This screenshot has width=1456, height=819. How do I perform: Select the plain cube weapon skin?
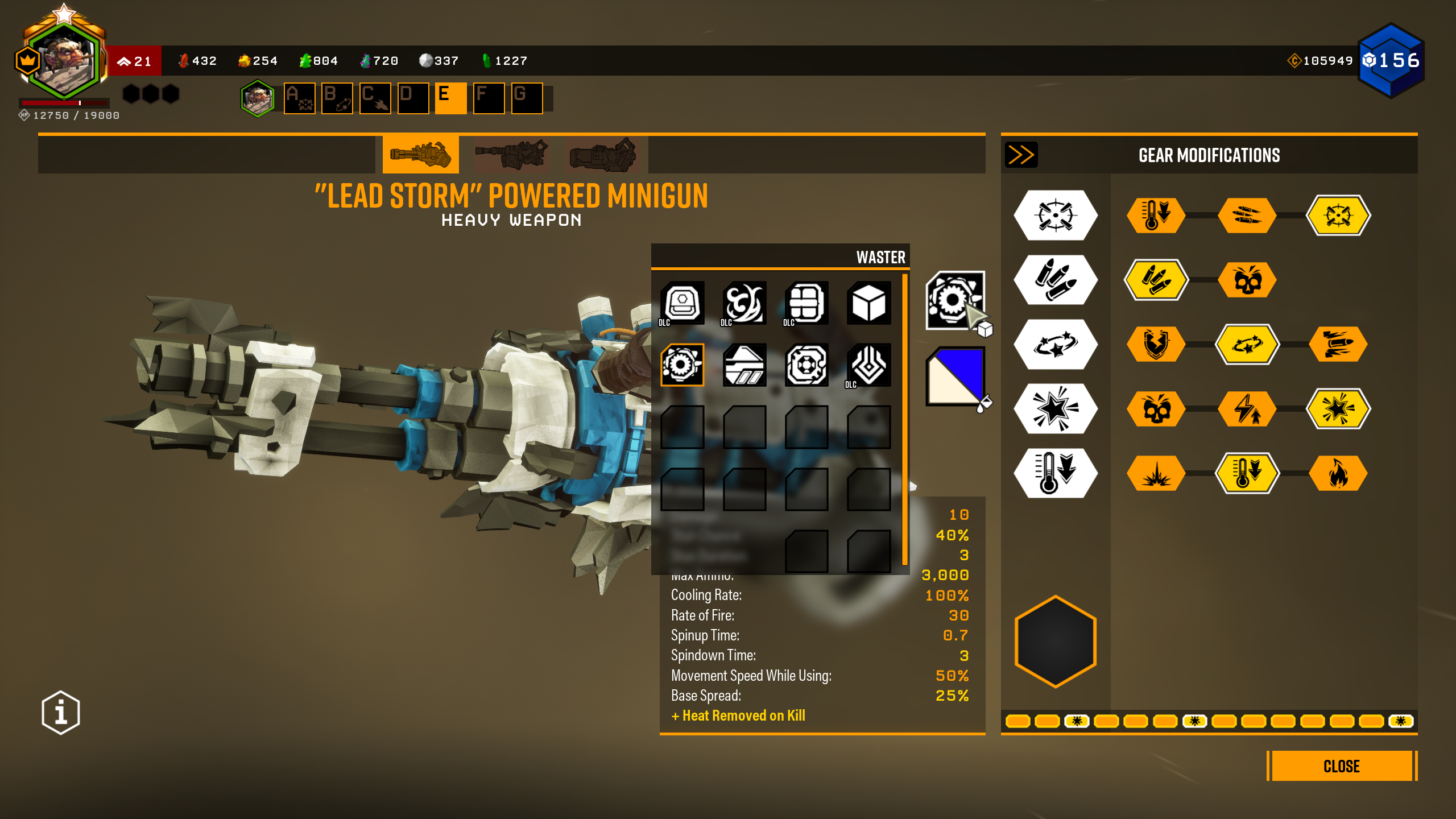click(868, 303)
